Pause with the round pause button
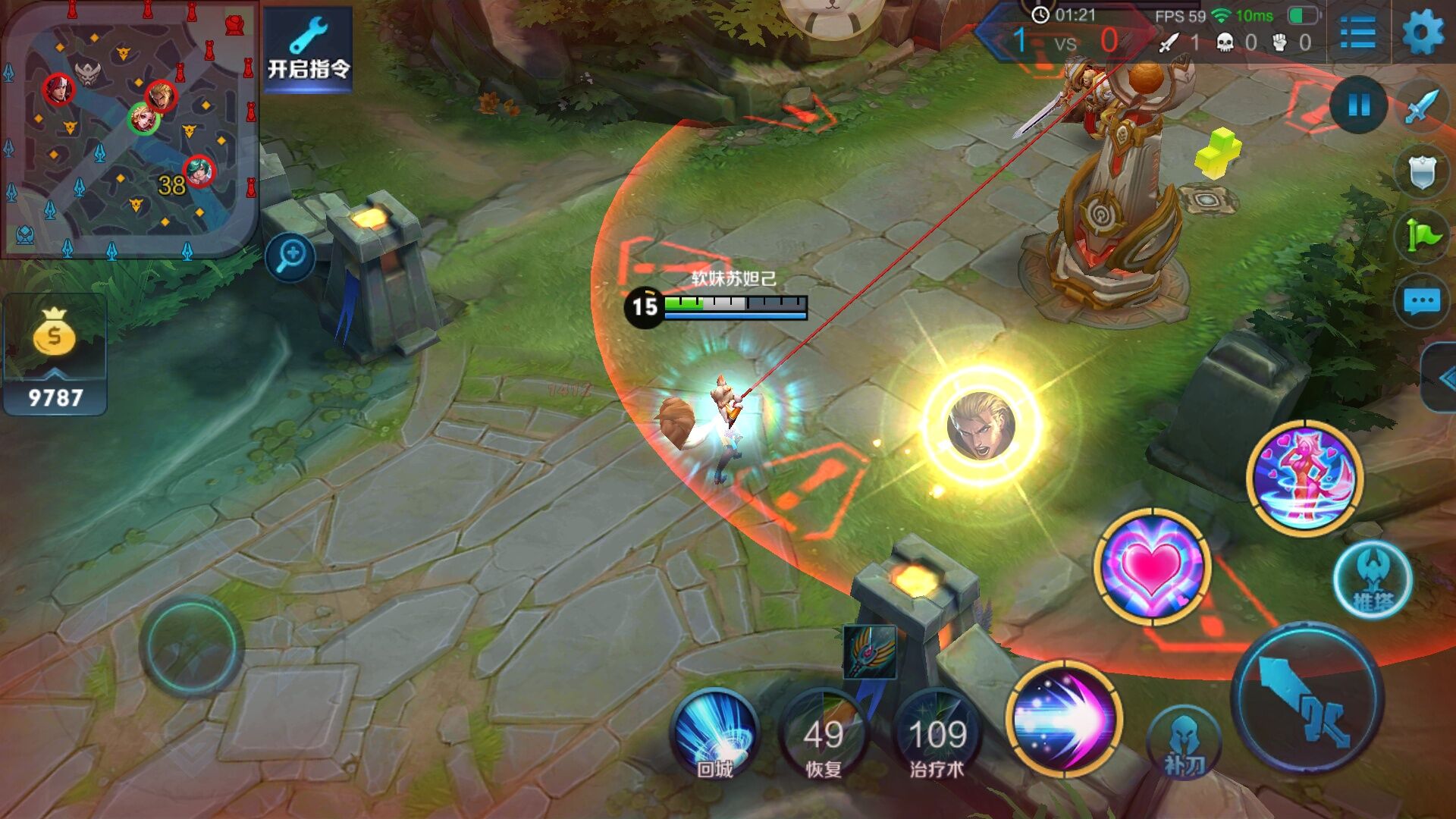This screenshot has width=1456, height=819. point(1358,105)
